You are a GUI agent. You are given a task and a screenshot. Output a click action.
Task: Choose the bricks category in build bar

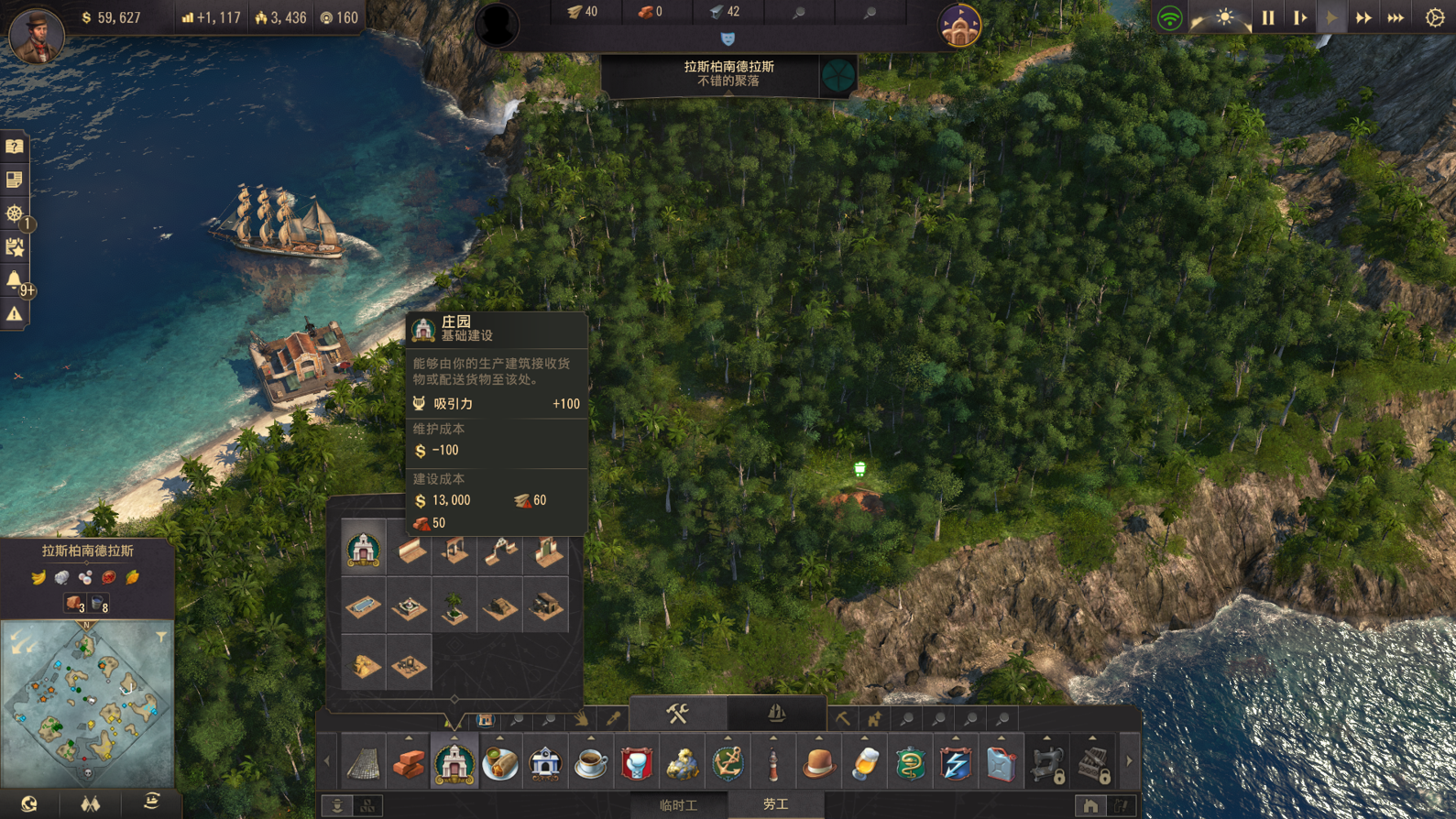[409, 763]
